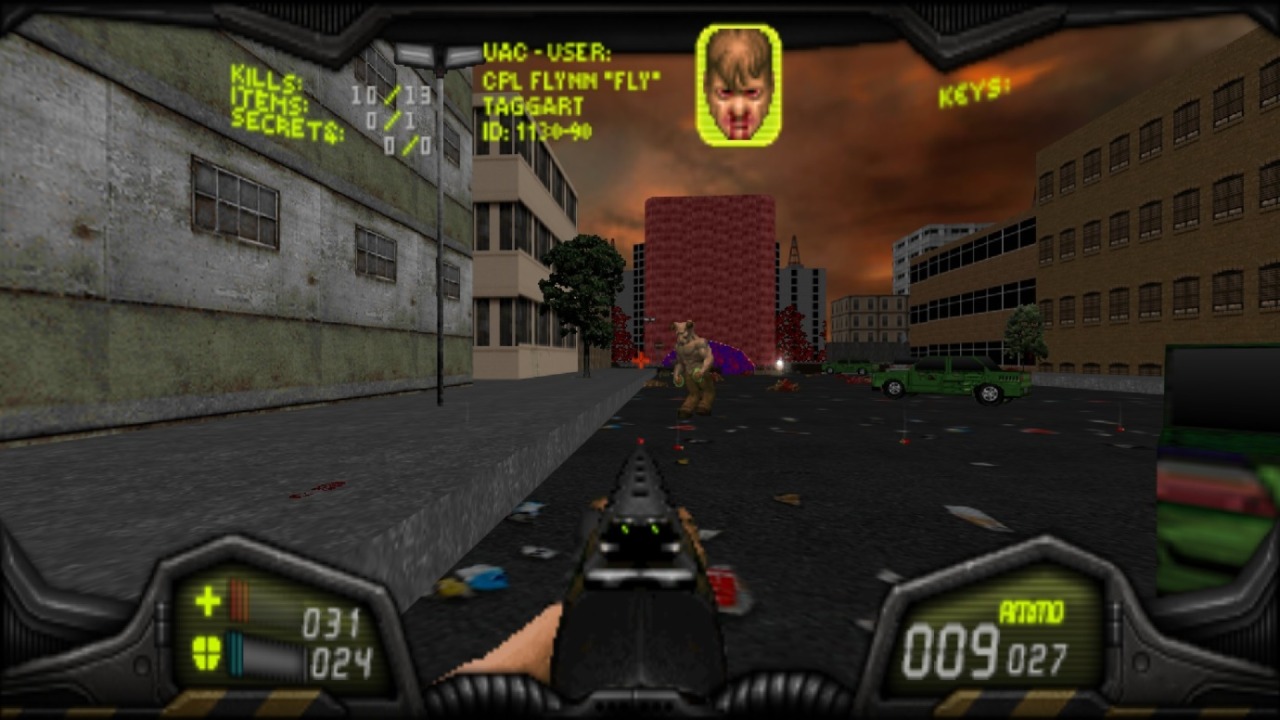Click the marine face portrait
1280x720 pixels.
coord(739,85)
